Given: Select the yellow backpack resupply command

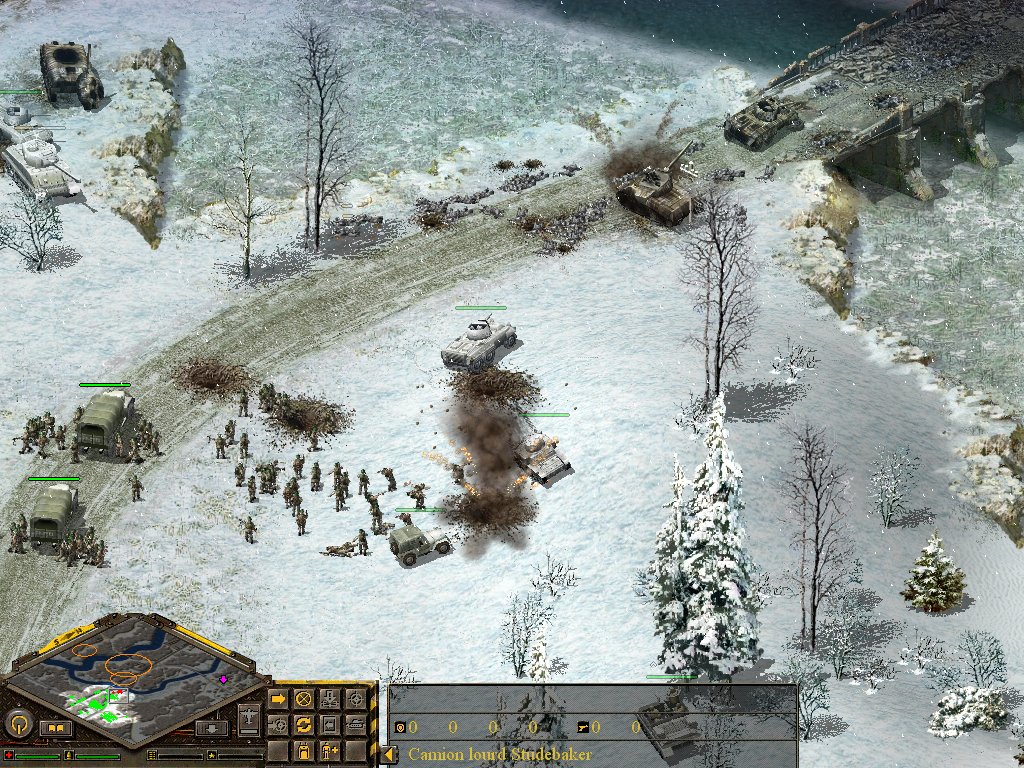Looking at the screenshot, I should (x=303, y=750).
